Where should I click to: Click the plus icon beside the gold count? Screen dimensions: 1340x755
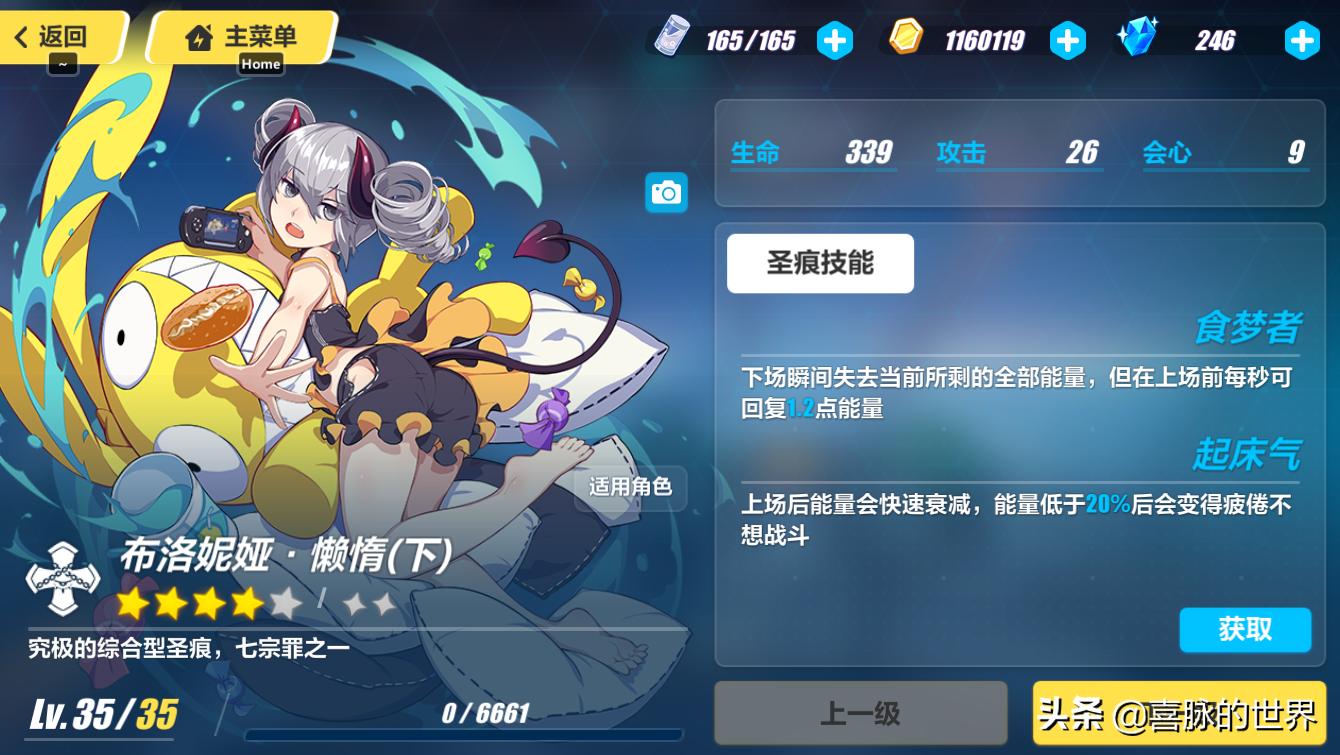(x=1068, y=41)
